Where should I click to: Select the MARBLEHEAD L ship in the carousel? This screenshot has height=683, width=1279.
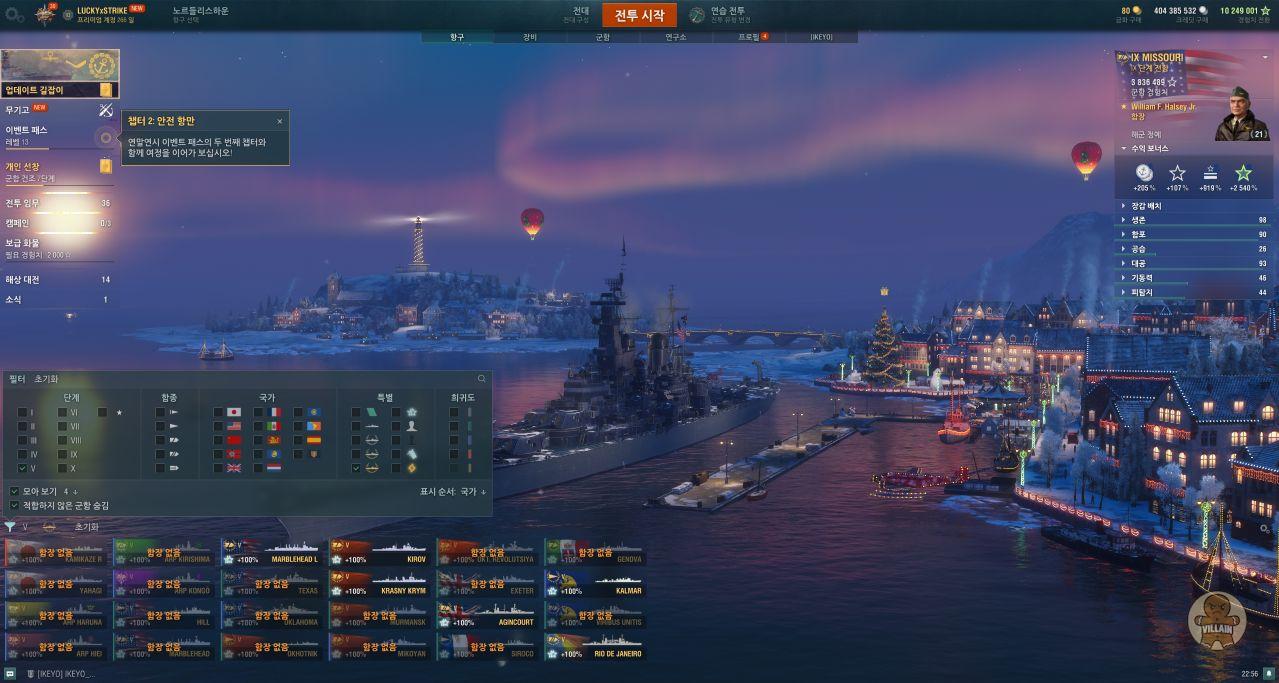coord(273,552)
